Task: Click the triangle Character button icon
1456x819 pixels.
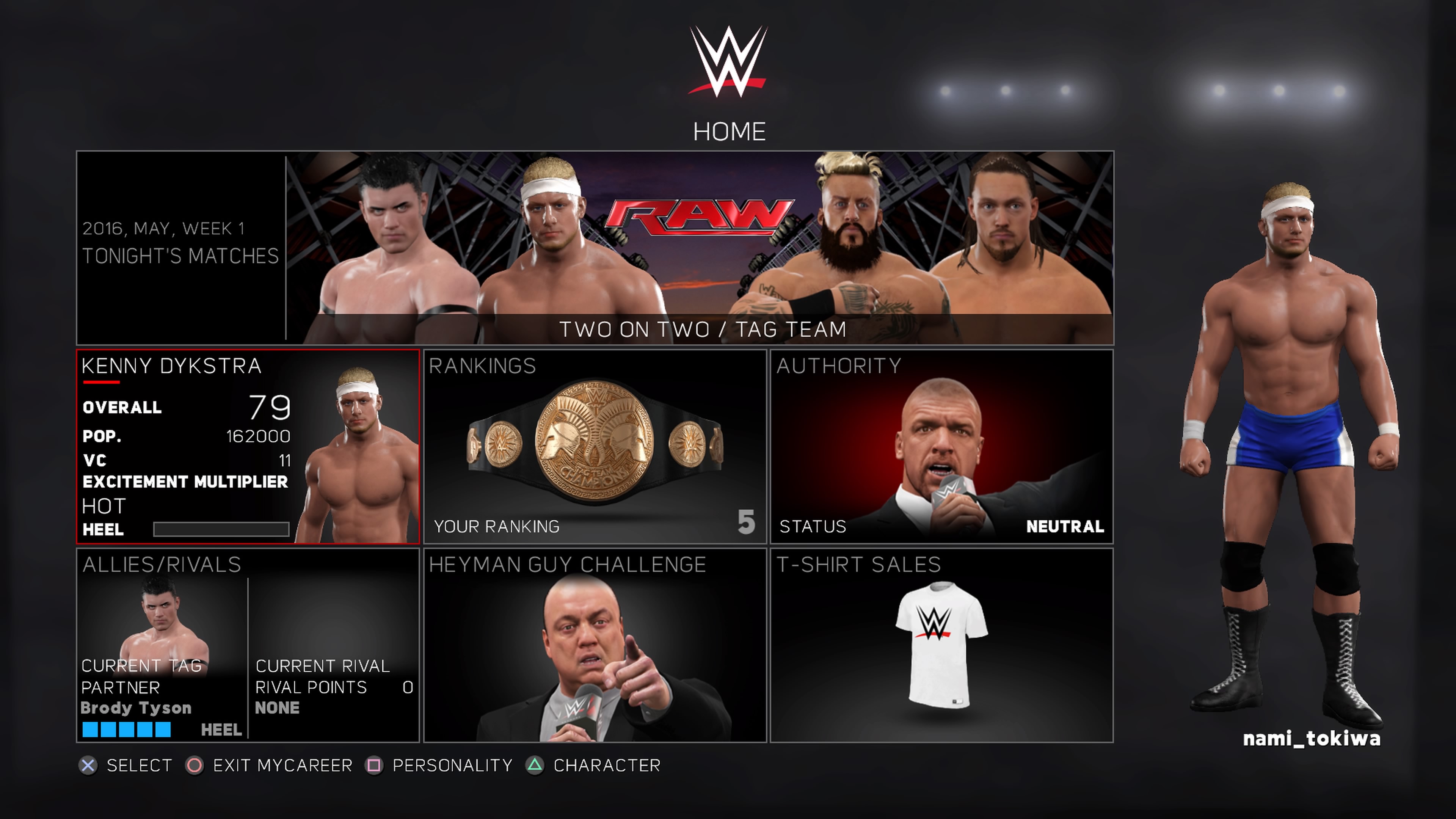Action: tap(535, 766)
